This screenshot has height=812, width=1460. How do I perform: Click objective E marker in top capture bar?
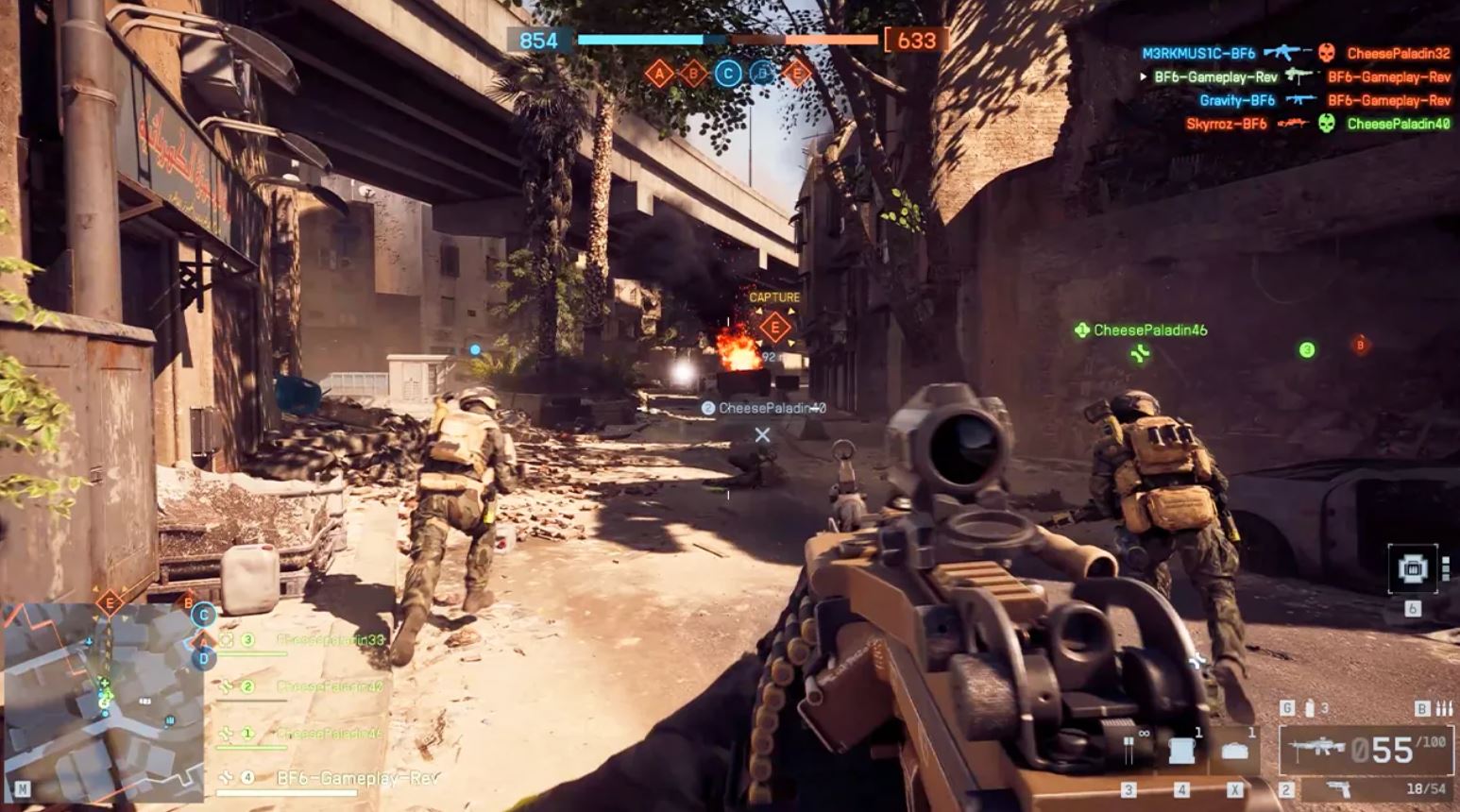[x=797, y=73]
